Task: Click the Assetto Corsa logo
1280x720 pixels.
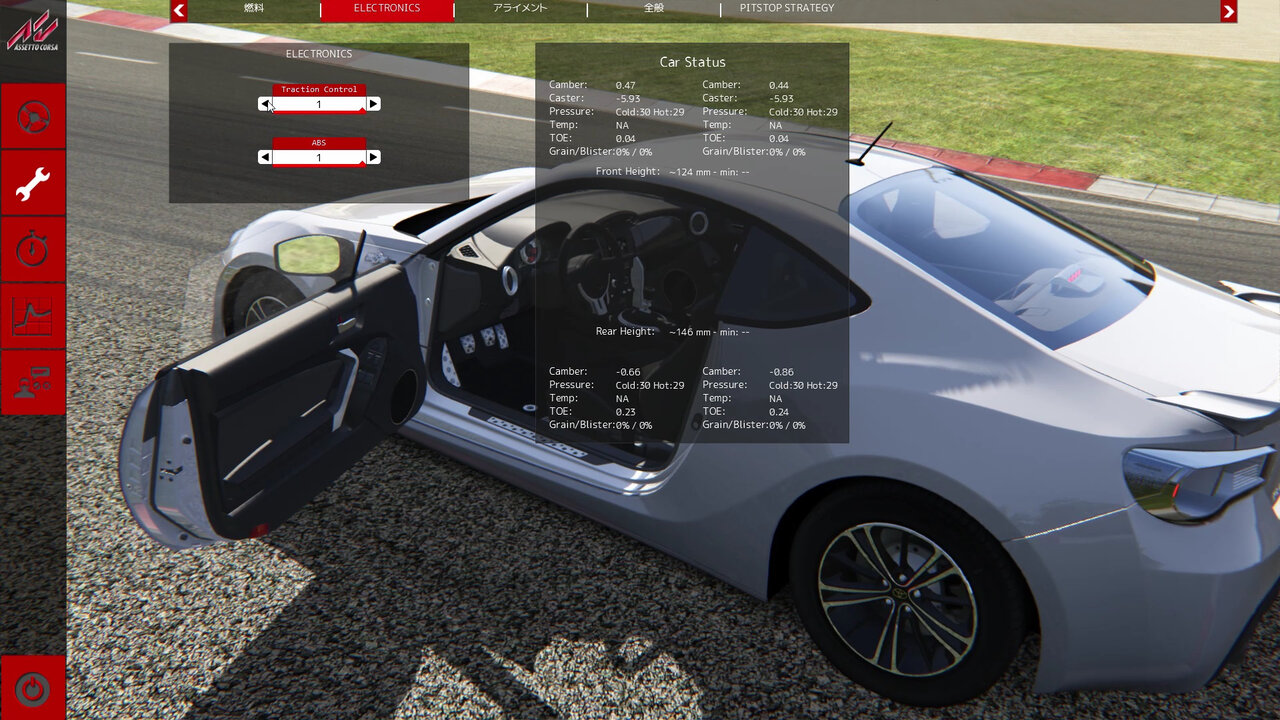Action: (x=33, y=30)
